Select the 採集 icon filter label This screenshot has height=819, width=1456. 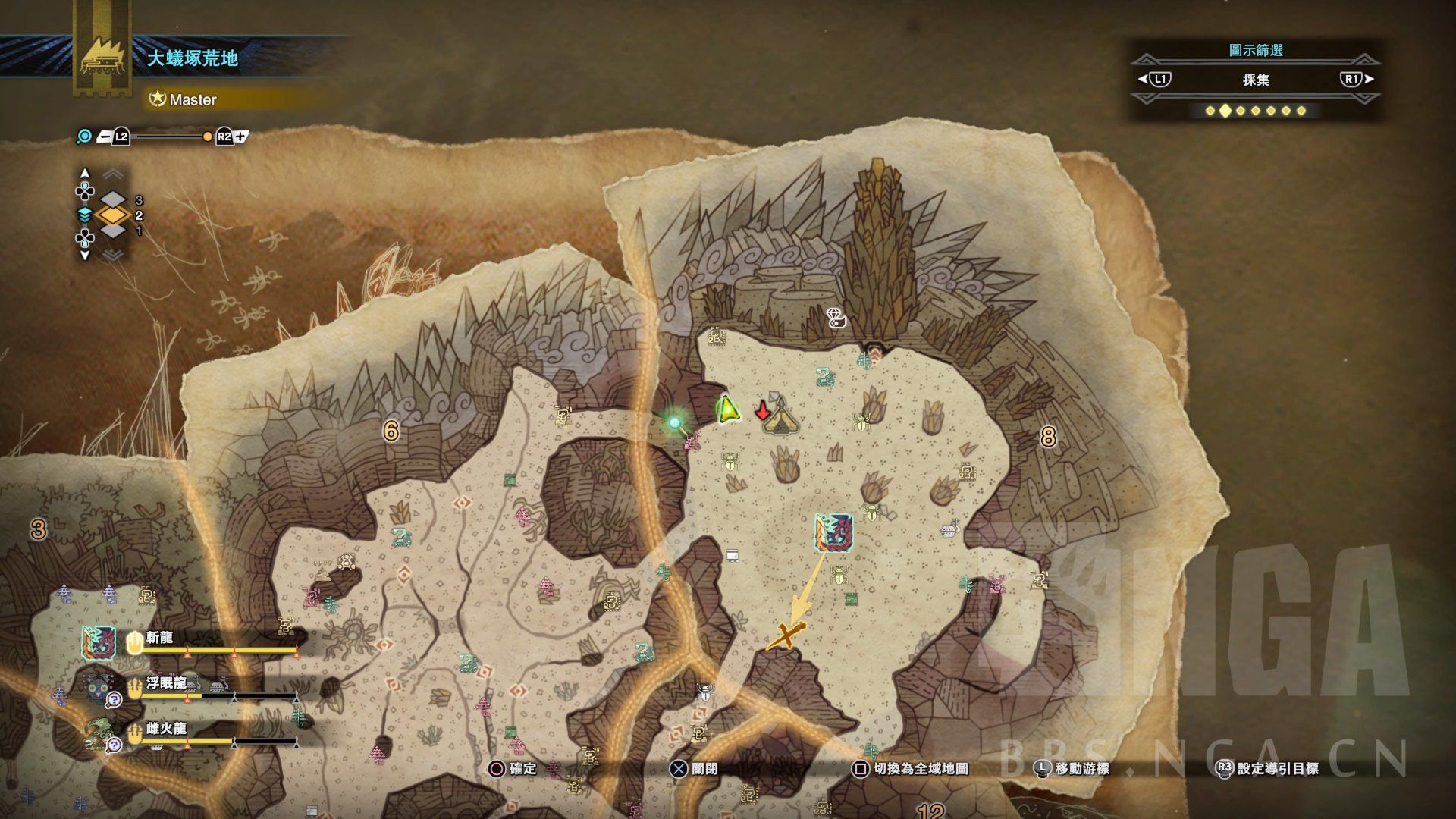(1256, 80)
